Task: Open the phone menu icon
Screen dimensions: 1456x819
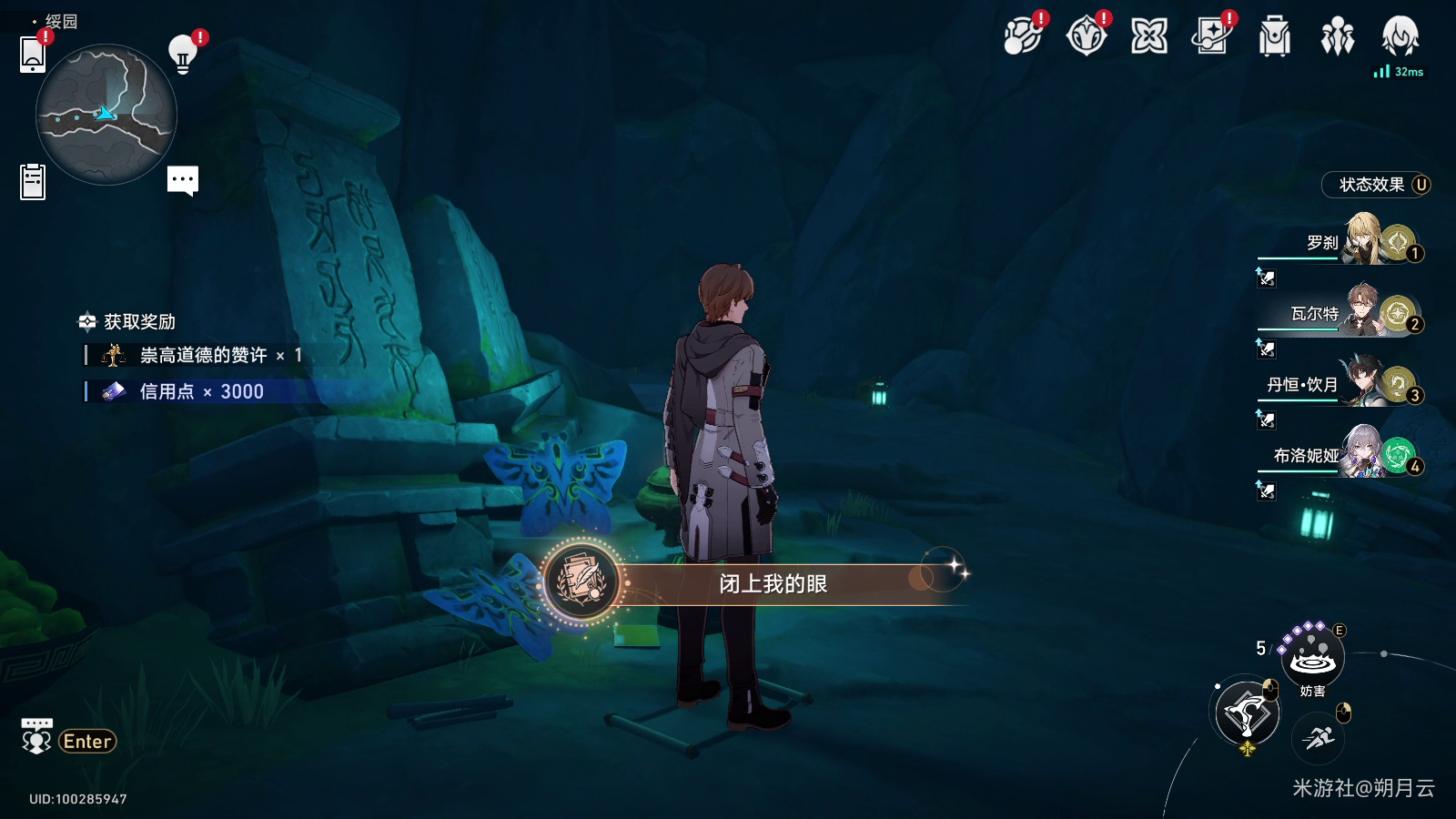Action: [33, 55]
